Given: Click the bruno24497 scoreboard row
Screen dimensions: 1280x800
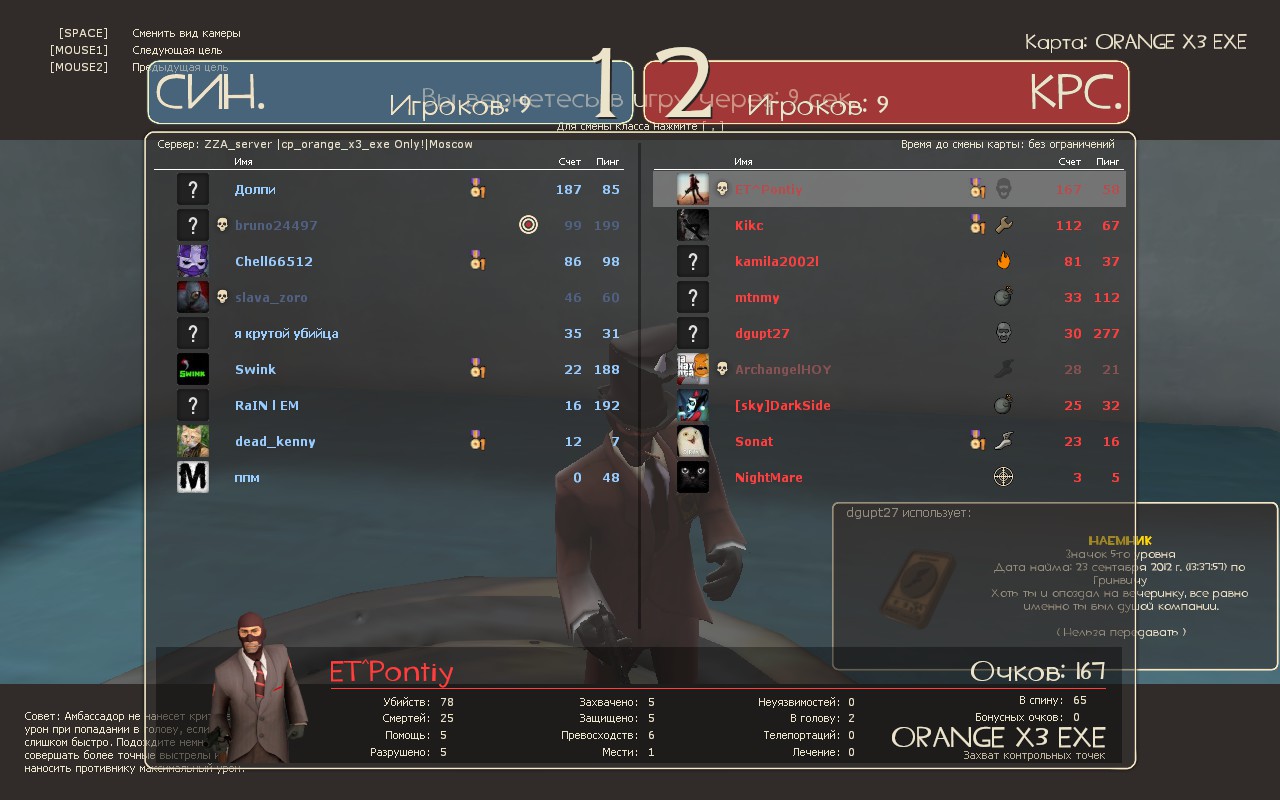Looking at the screenshot, I should click(276, 226).
